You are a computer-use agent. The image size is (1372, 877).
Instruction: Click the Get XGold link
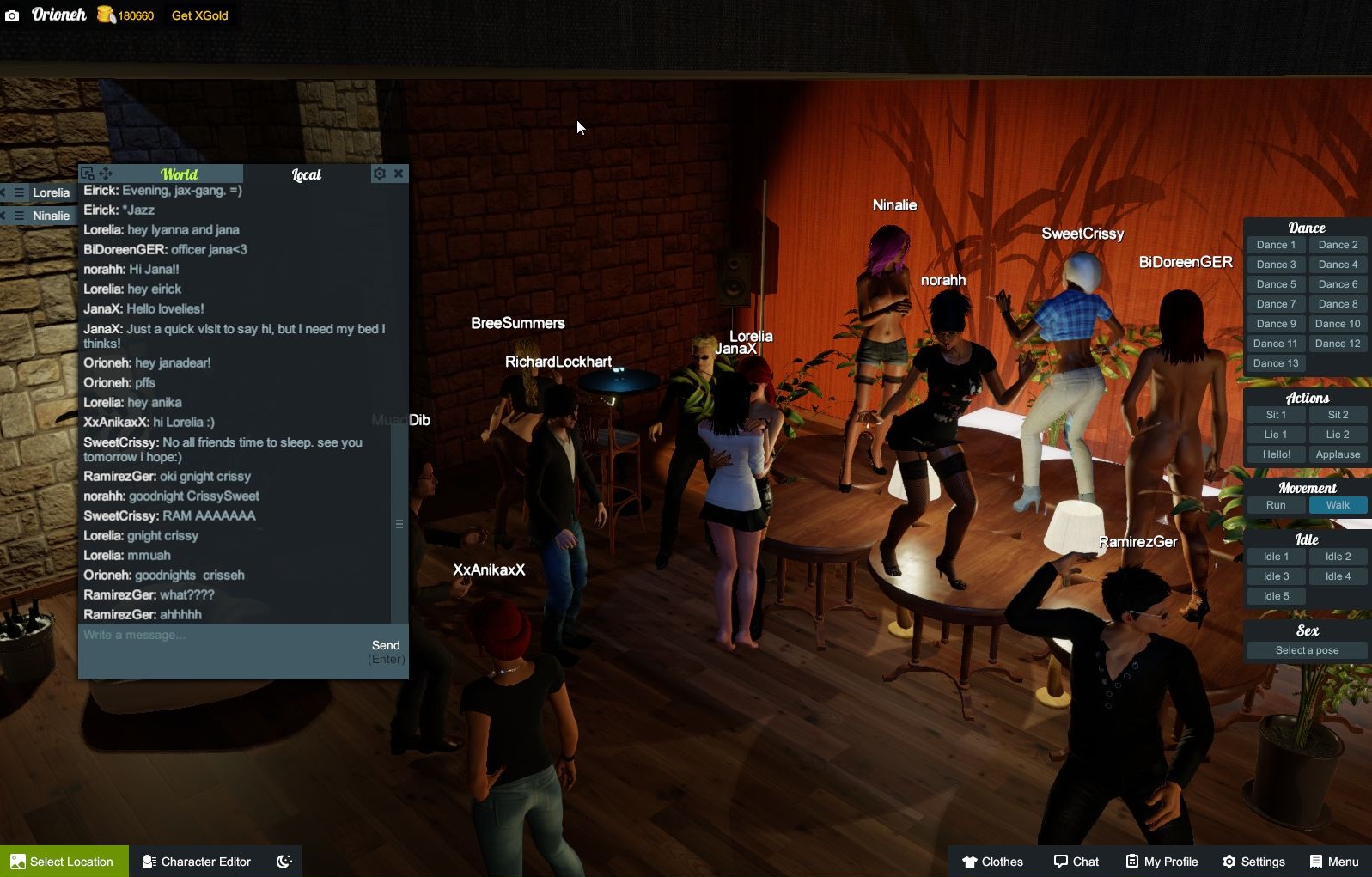(199, 15)
